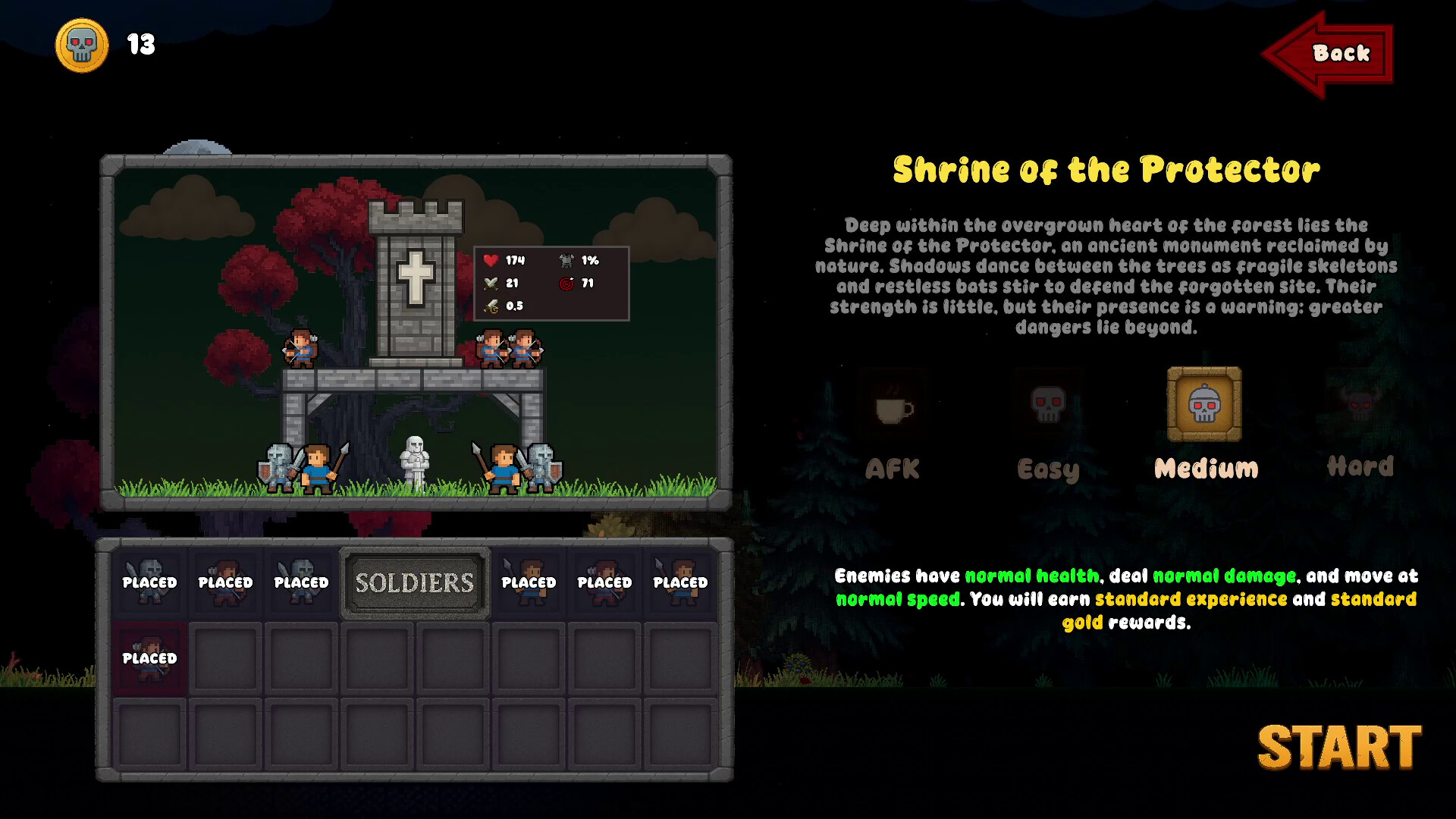The image size is (1456, 819).
Task: Select the highlighted red placed soldier slot
Action: pyautogui.click(x=150, y=657)
